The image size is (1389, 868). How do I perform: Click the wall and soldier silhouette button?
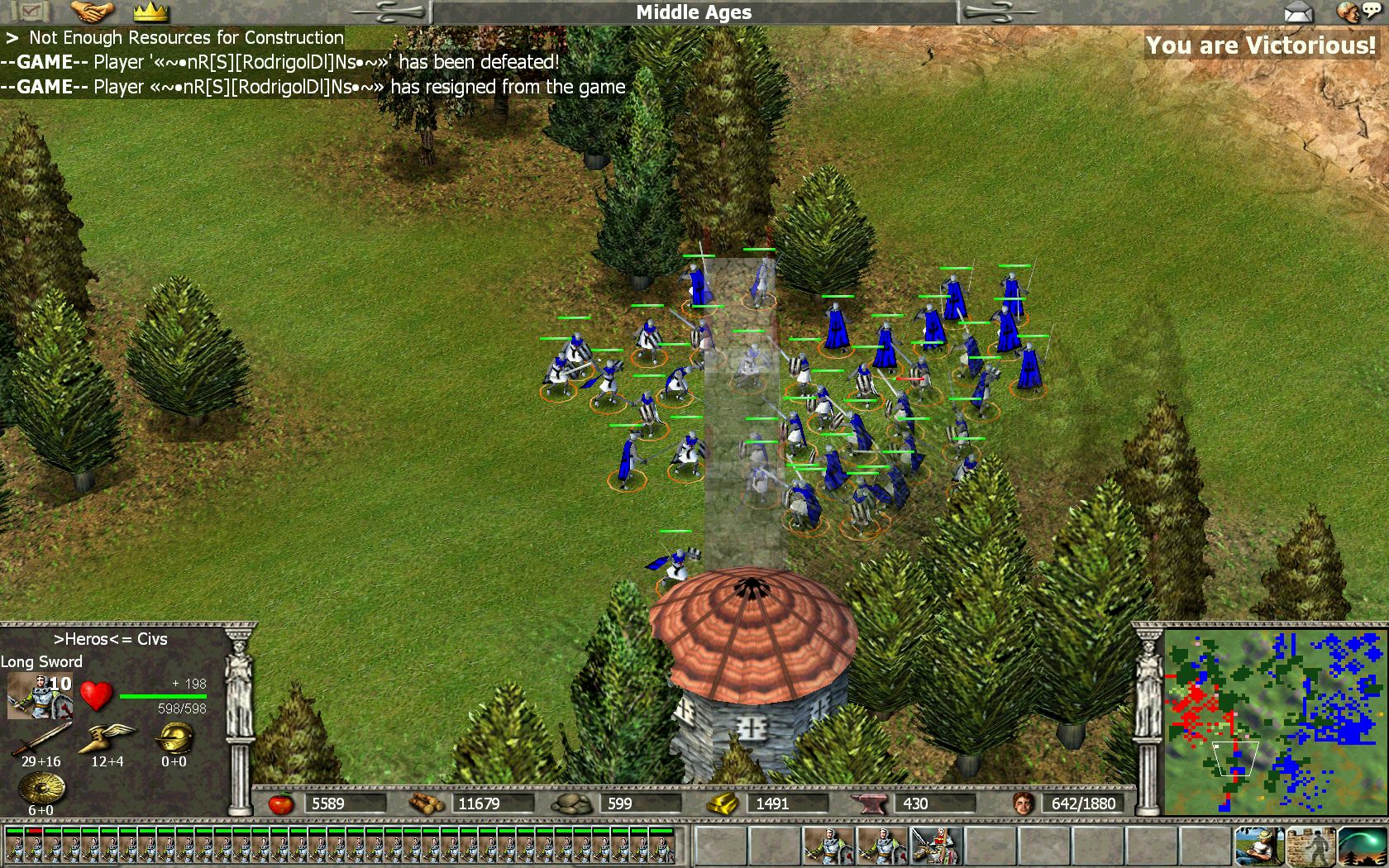tap(1310, 846)
